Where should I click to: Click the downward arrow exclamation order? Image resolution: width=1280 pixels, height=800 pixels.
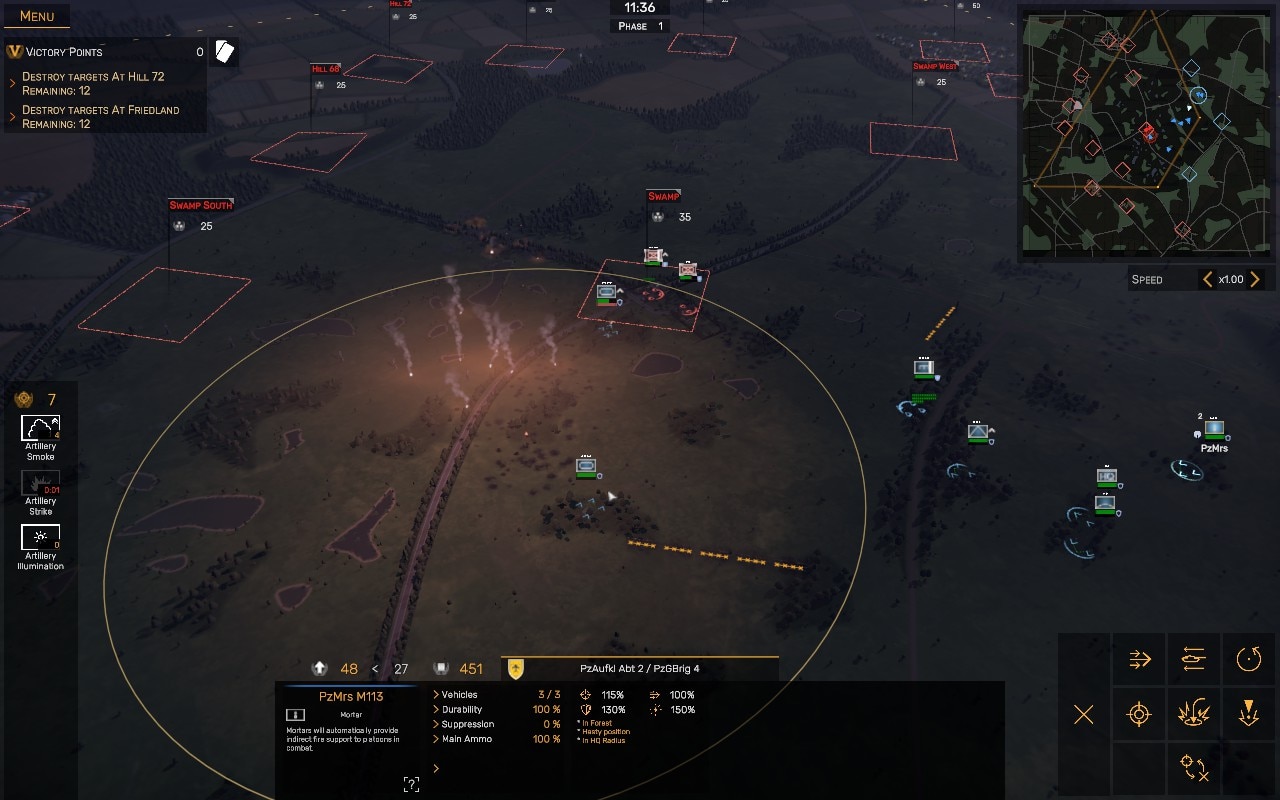1248,714
